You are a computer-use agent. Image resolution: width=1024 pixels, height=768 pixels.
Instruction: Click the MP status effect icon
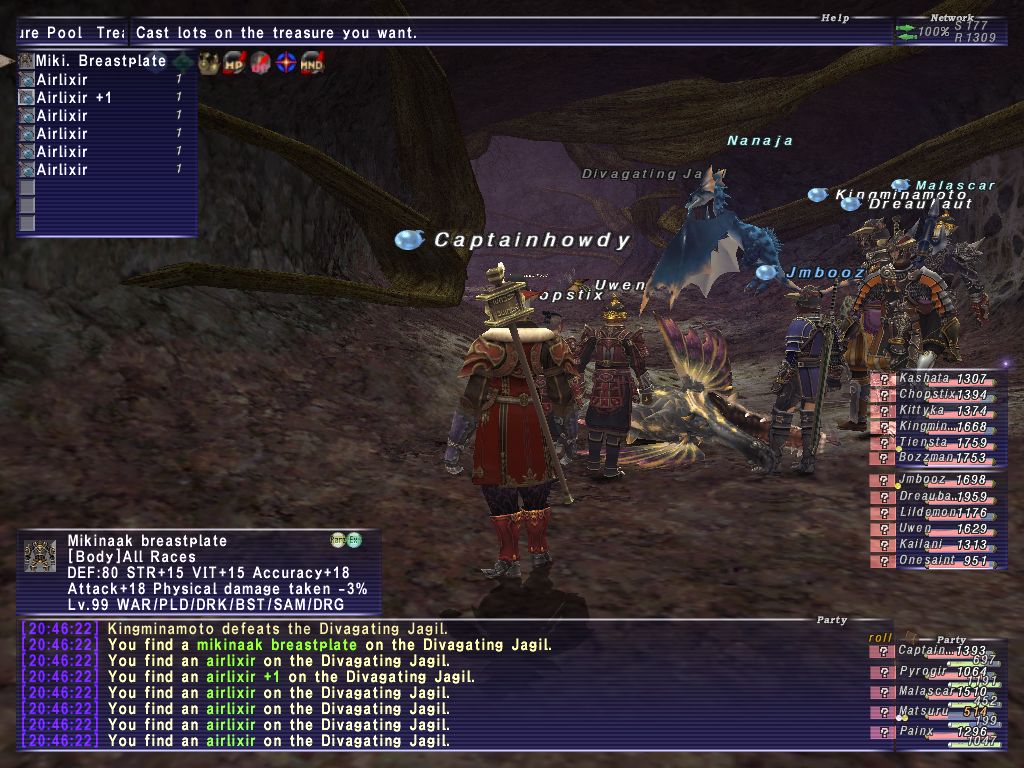click(x=236, y=63)
